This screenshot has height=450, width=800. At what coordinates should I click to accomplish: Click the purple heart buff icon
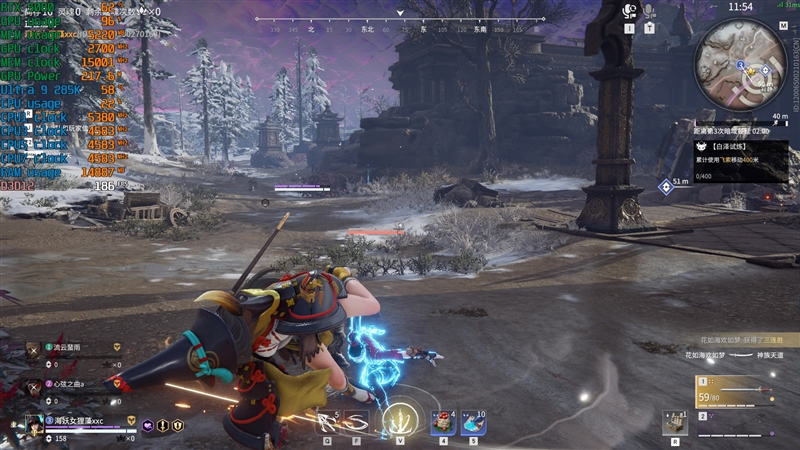(x=148, y=424)
